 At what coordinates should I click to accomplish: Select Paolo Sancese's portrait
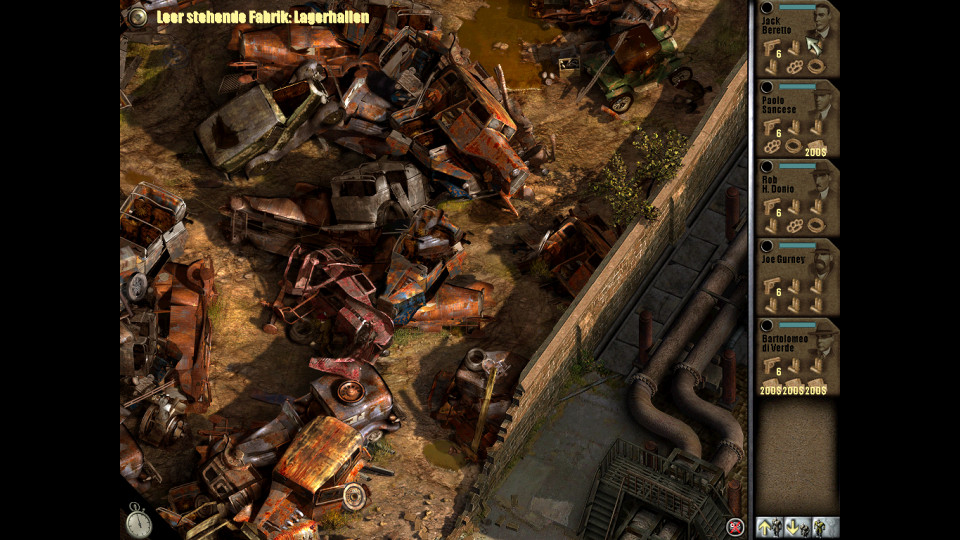coord(822,105)
